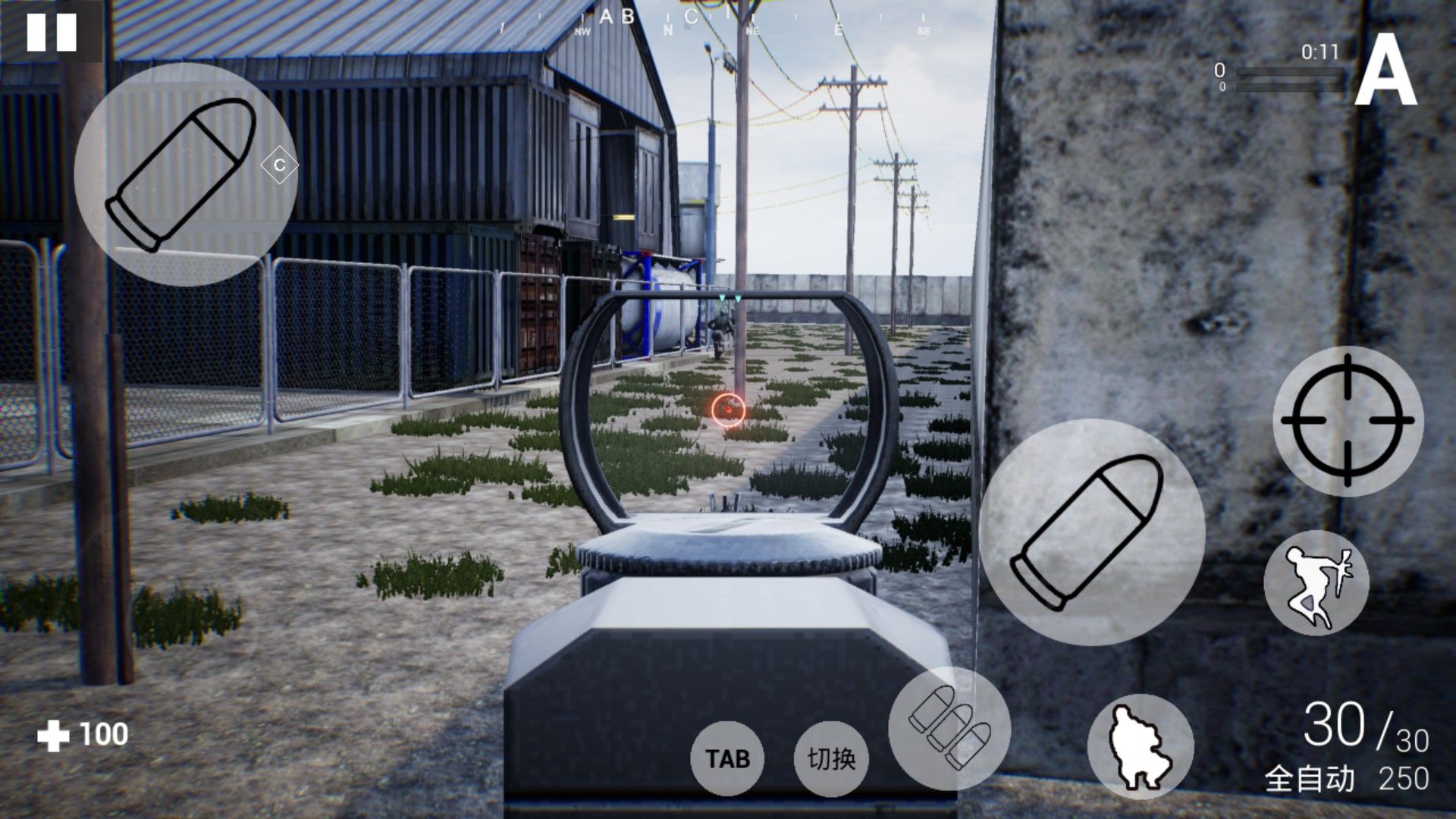This screenshot has height=819, width=1456.
Task: Toggle aim with the crosshair button
Action: pyautogui.click(x=1348, y=420)
